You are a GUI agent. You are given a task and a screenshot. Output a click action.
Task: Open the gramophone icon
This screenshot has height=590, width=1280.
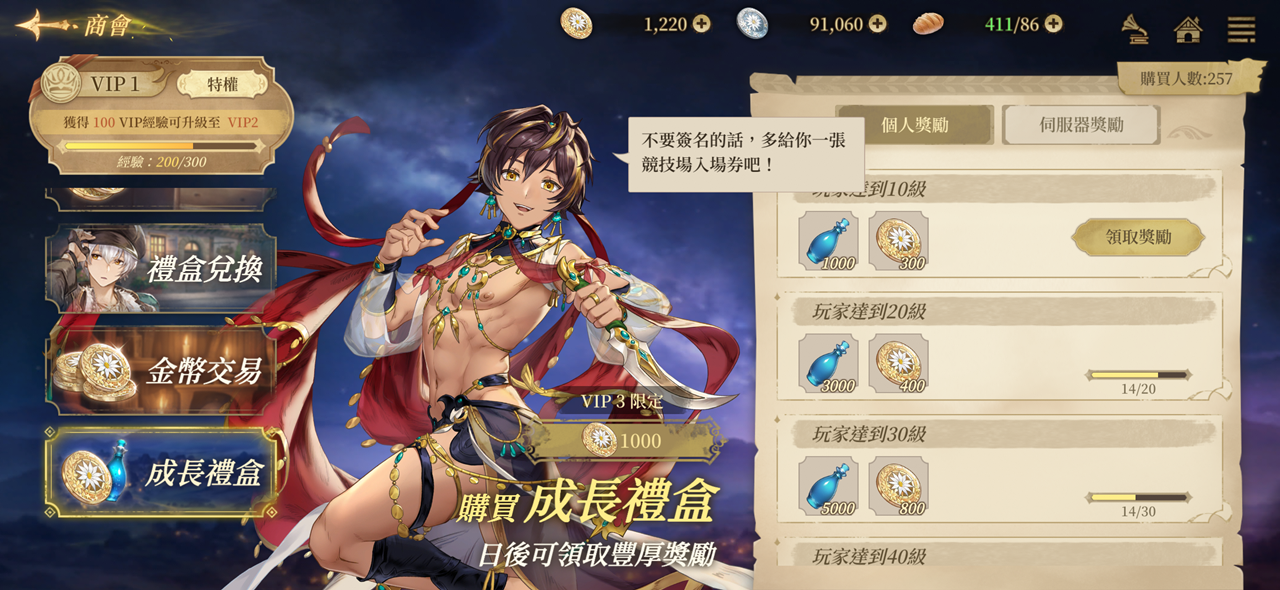pyautogui.click(x=1134, y=29)
